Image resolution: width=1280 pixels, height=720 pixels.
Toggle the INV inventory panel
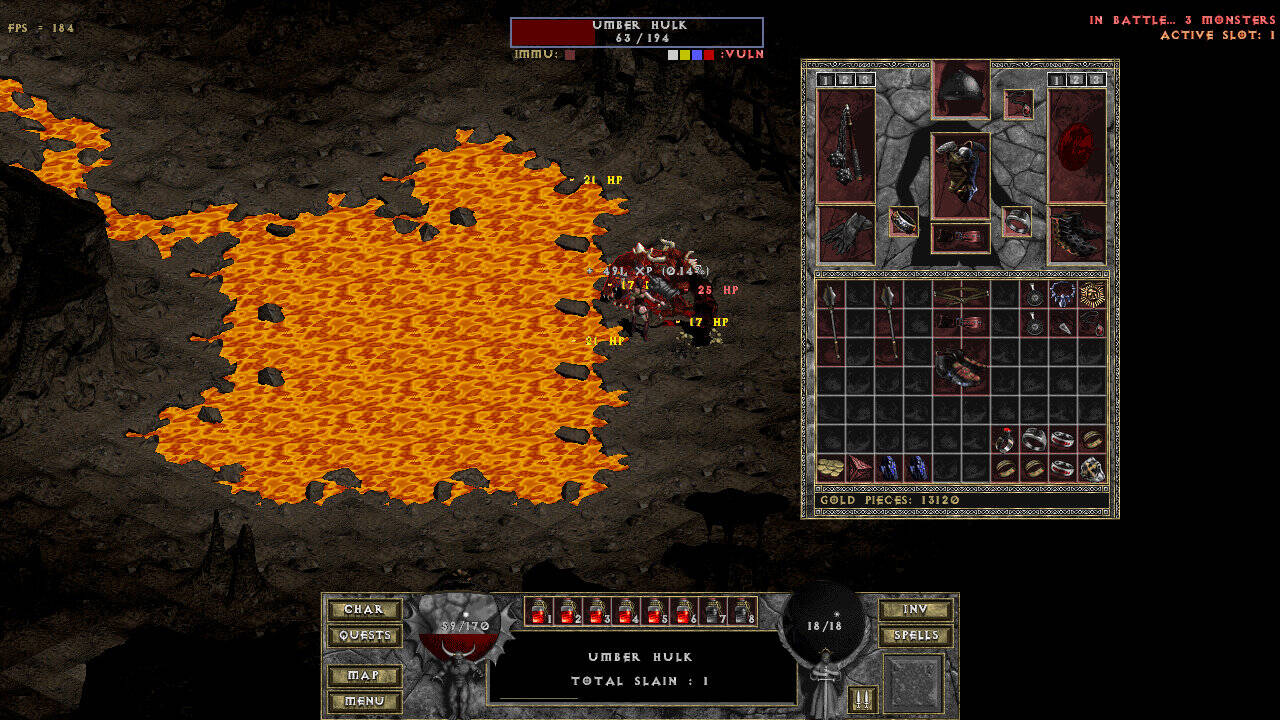[915, 610]
